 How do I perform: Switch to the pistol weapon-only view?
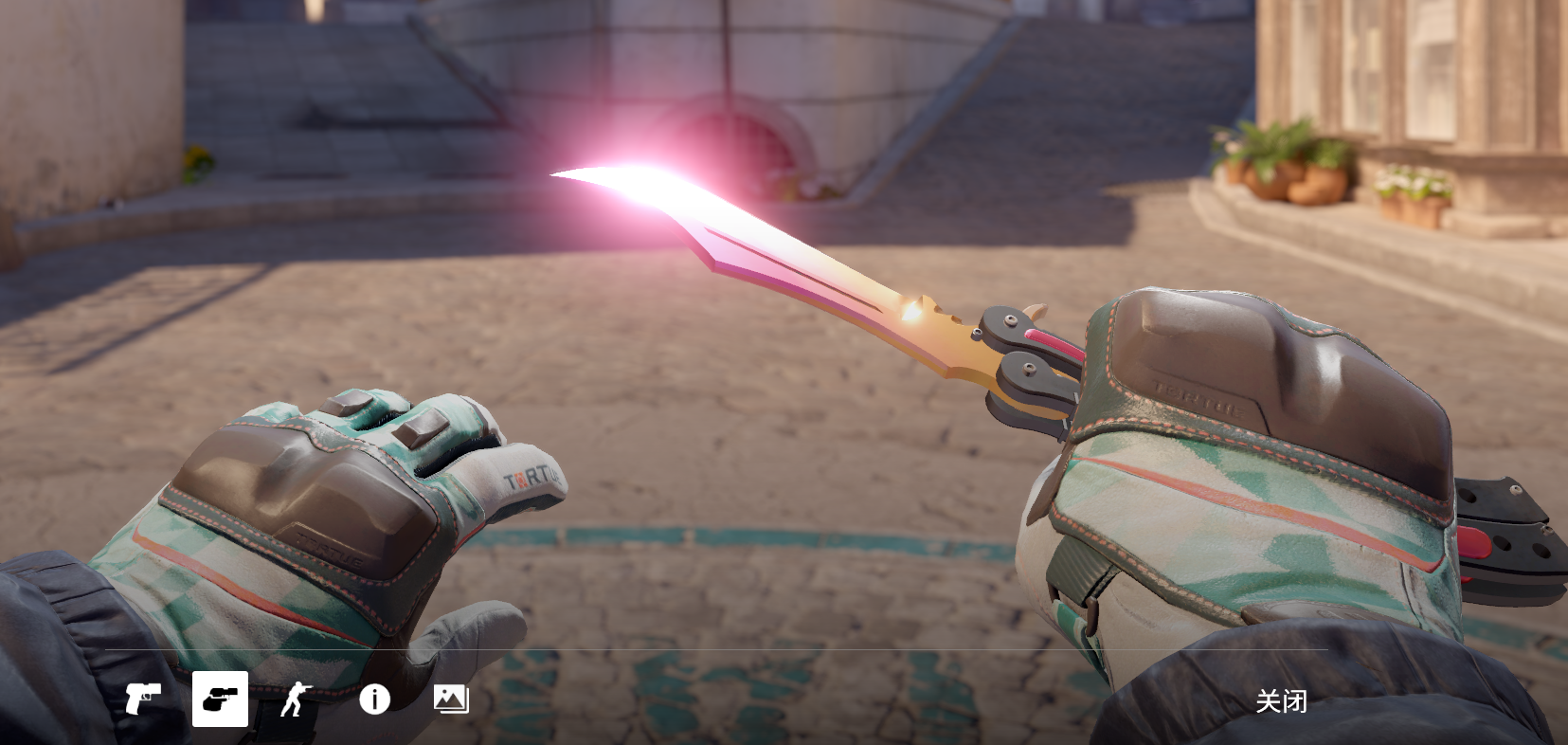[x=143, y=700]
